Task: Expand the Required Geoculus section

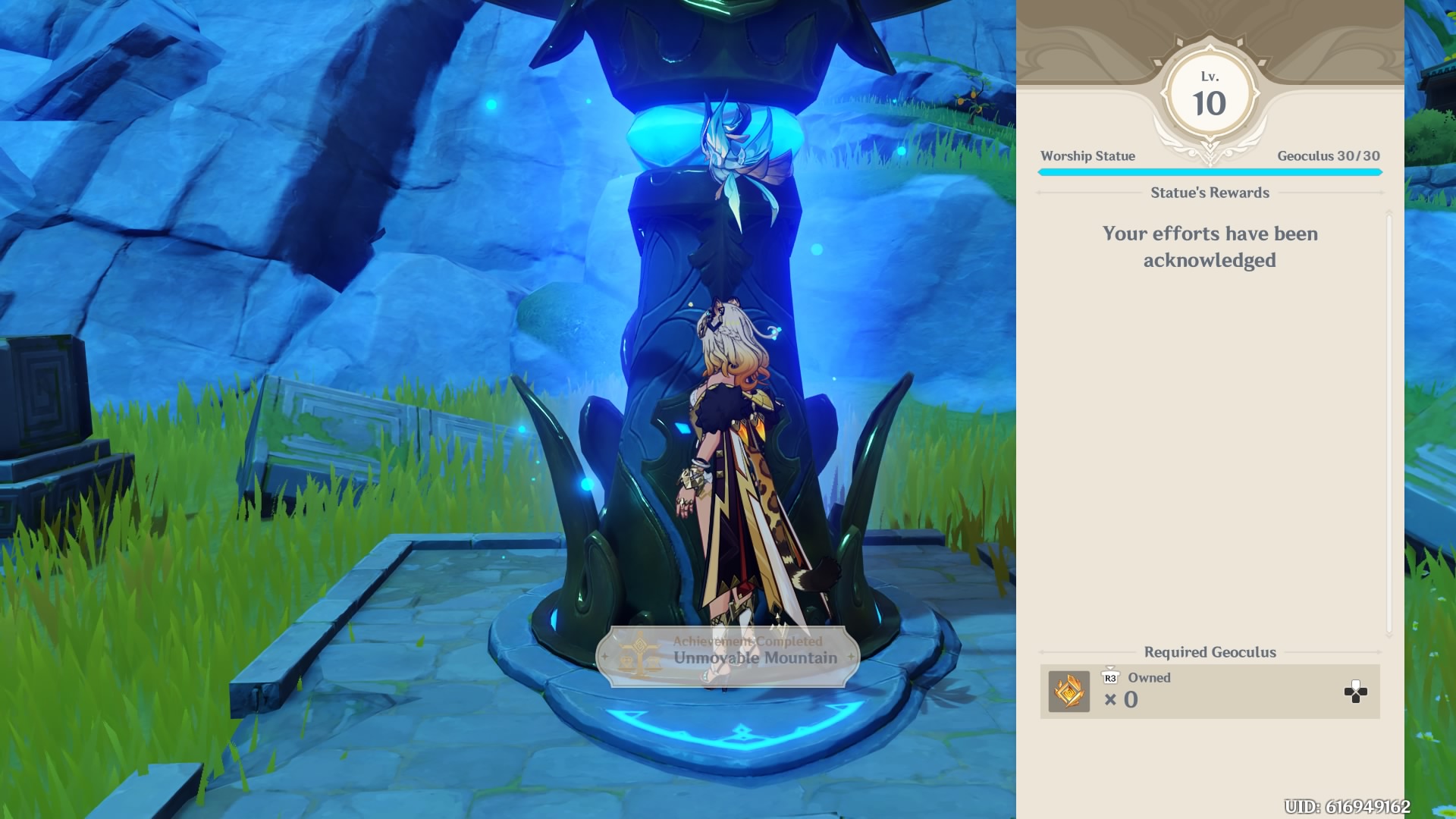Action: click(1210, 652)
